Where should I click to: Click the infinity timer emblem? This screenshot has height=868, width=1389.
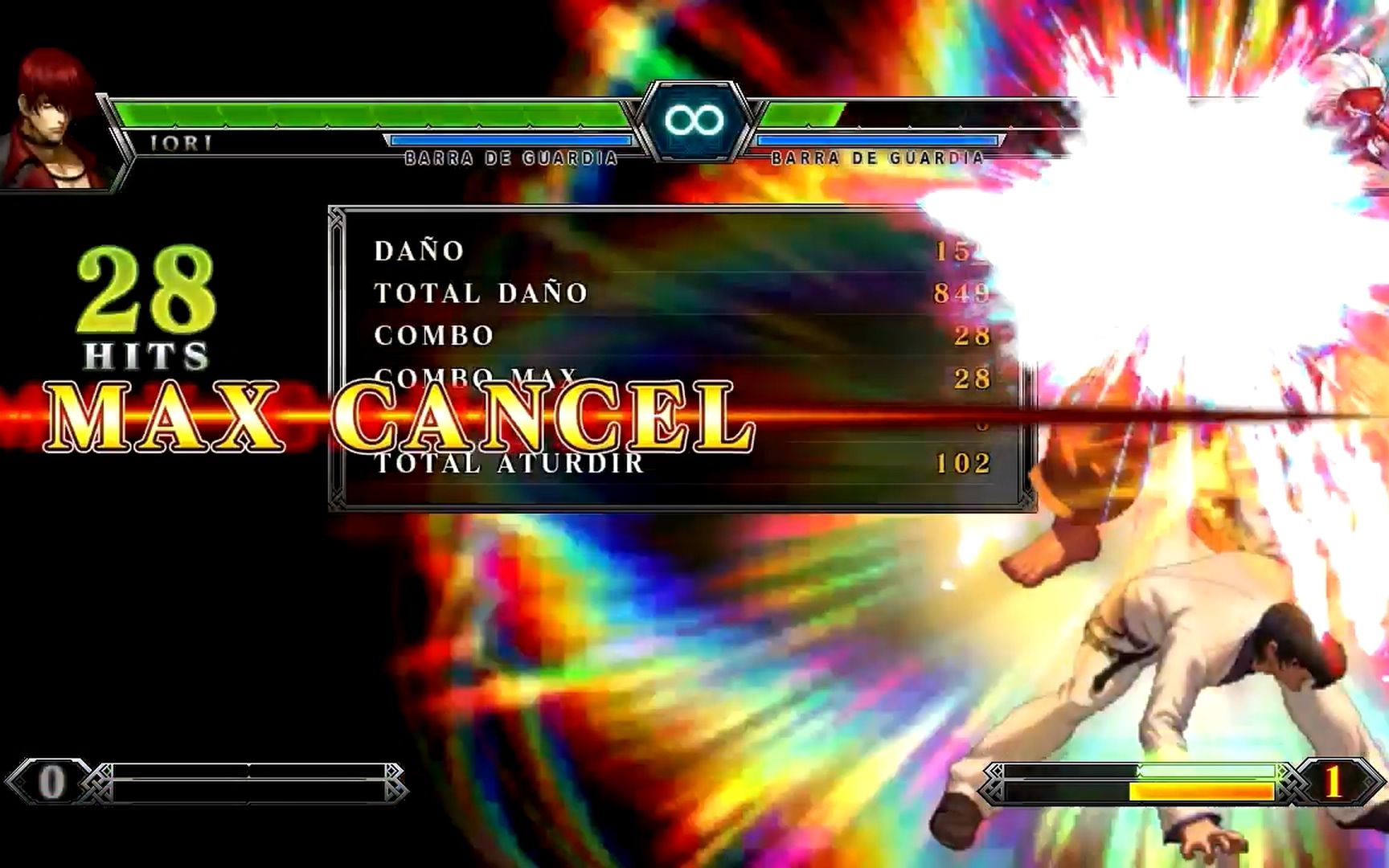693,121
